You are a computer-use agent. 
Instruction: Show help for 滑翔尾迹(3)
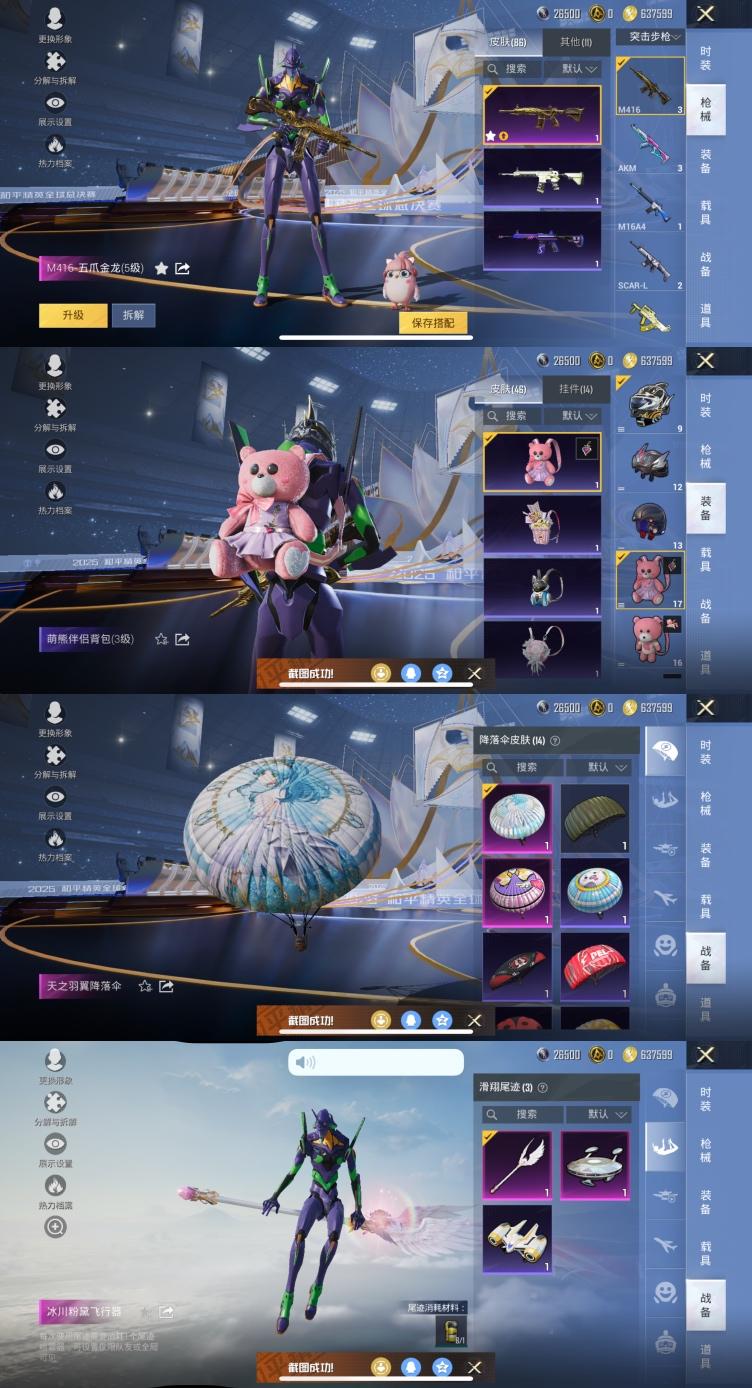[543, 1088]
